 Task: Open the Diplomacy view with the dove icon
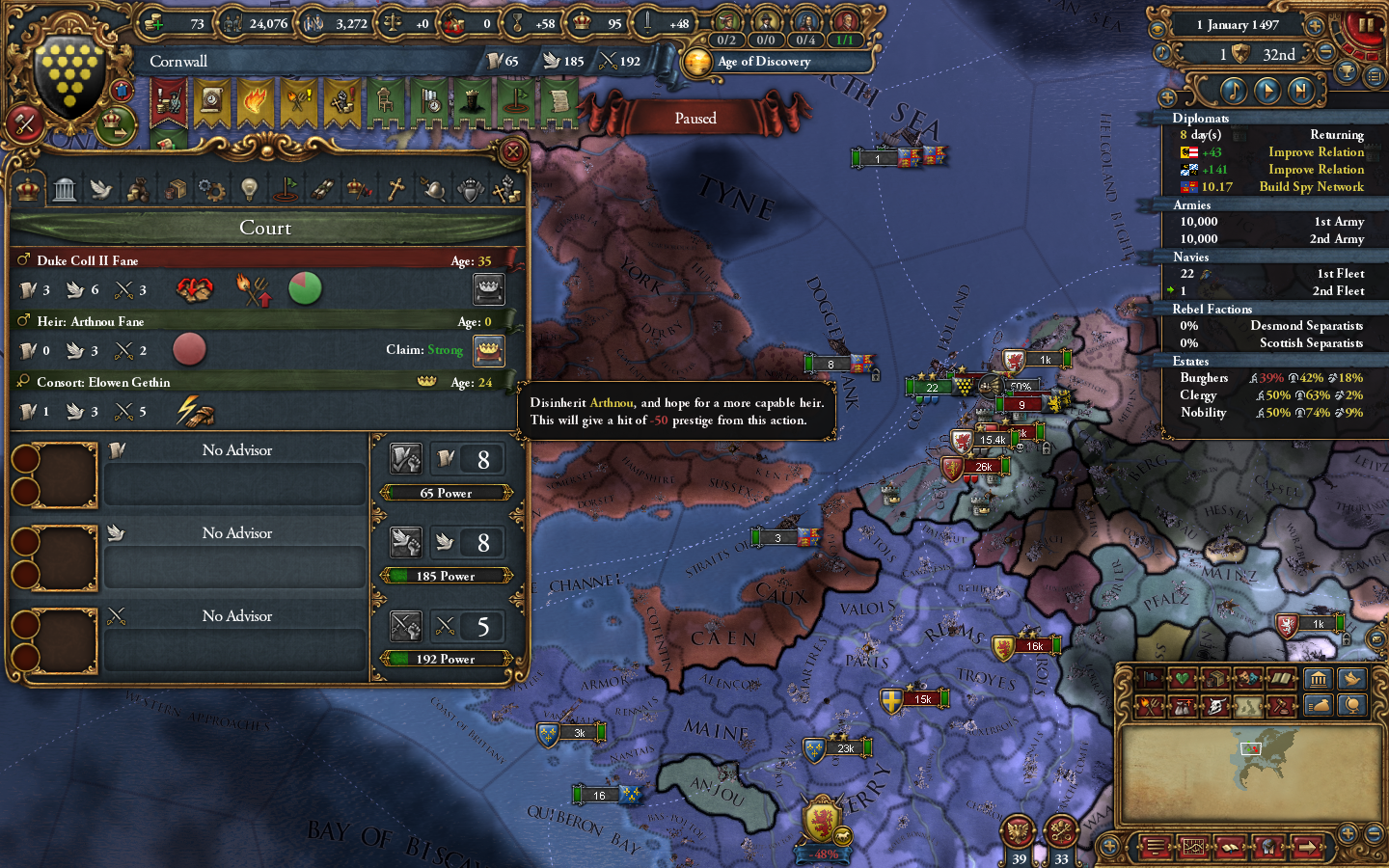point(101,188)
